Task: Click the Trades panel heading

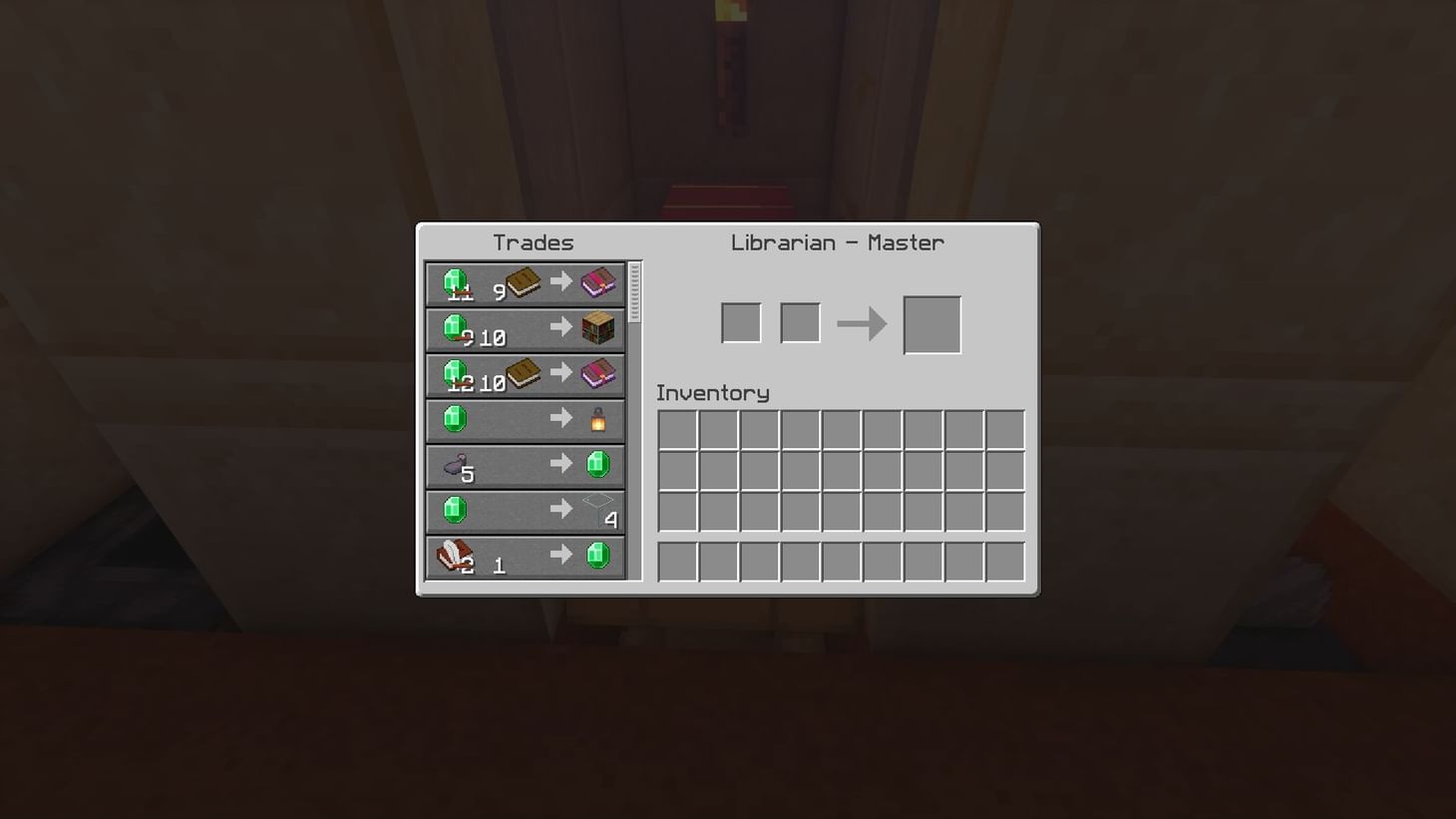Action: tap(535, 241)
